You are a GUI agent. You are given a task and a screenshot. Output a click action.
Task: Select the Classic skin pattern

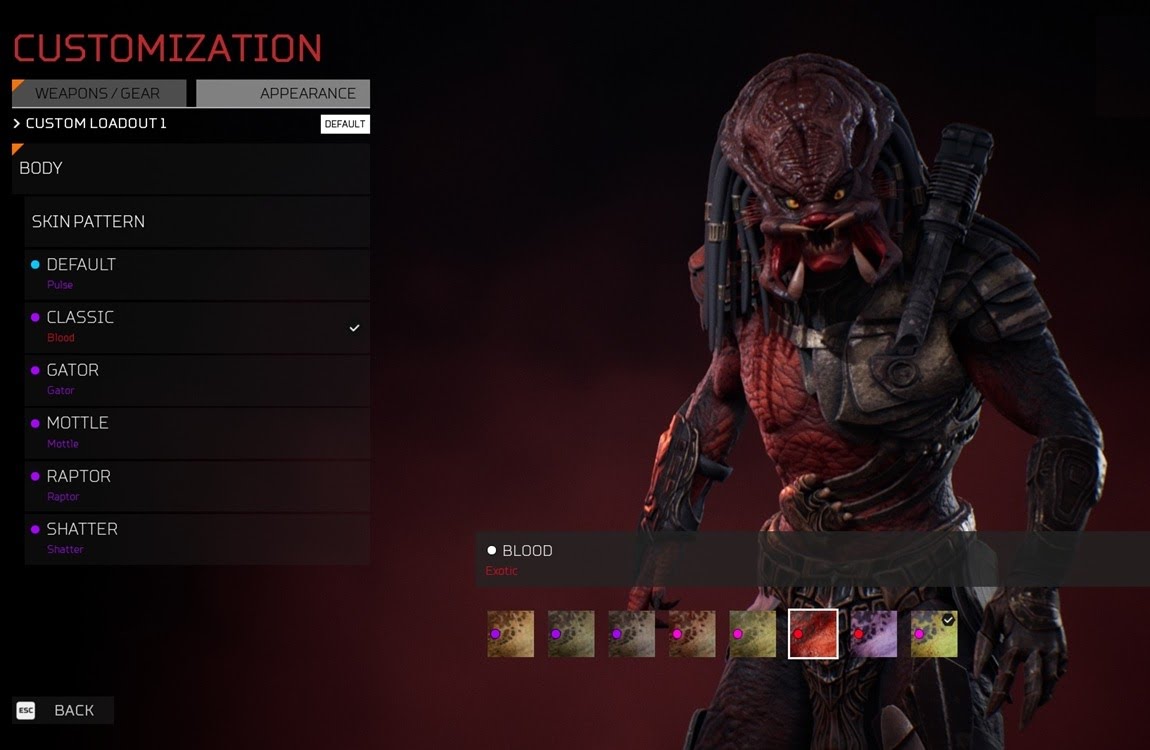click(197, 326)
